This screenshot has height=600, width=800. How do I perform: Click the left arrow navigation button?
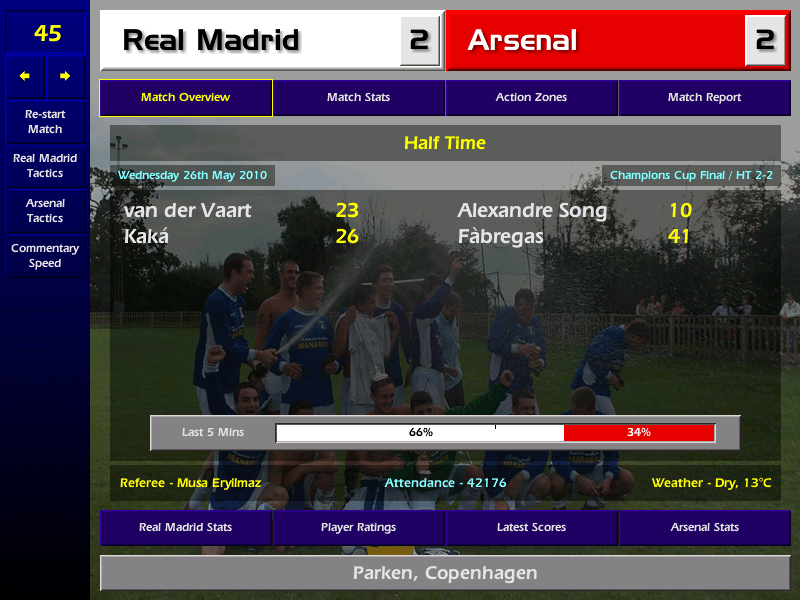pyautogui.click(x=25, y=76)
